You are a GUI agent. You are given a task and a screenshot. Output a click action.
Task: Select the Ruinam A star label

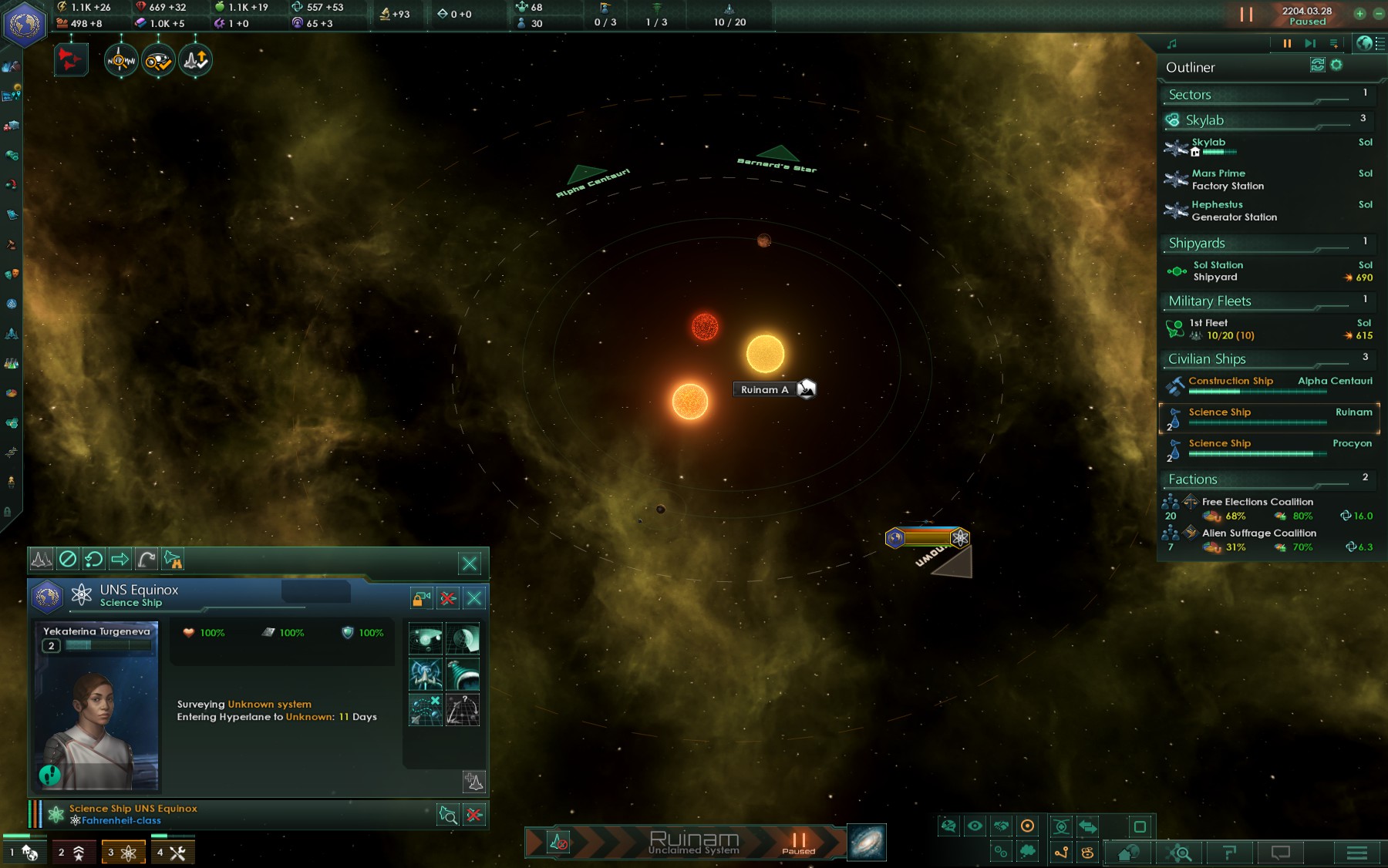click(x=764, y=390)
